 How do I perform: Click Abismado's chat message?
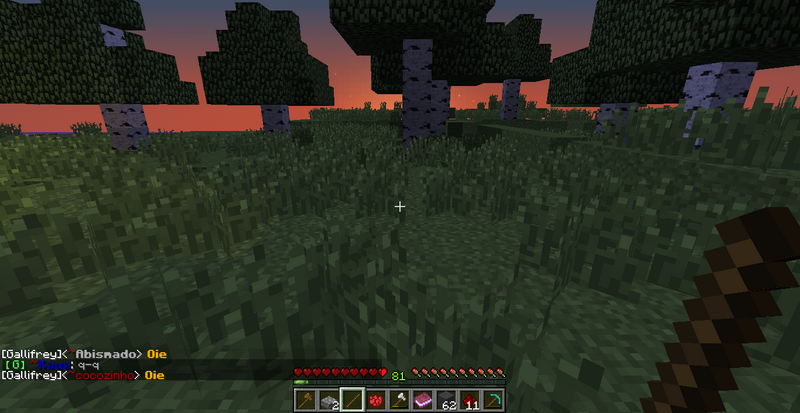point(154,354)
